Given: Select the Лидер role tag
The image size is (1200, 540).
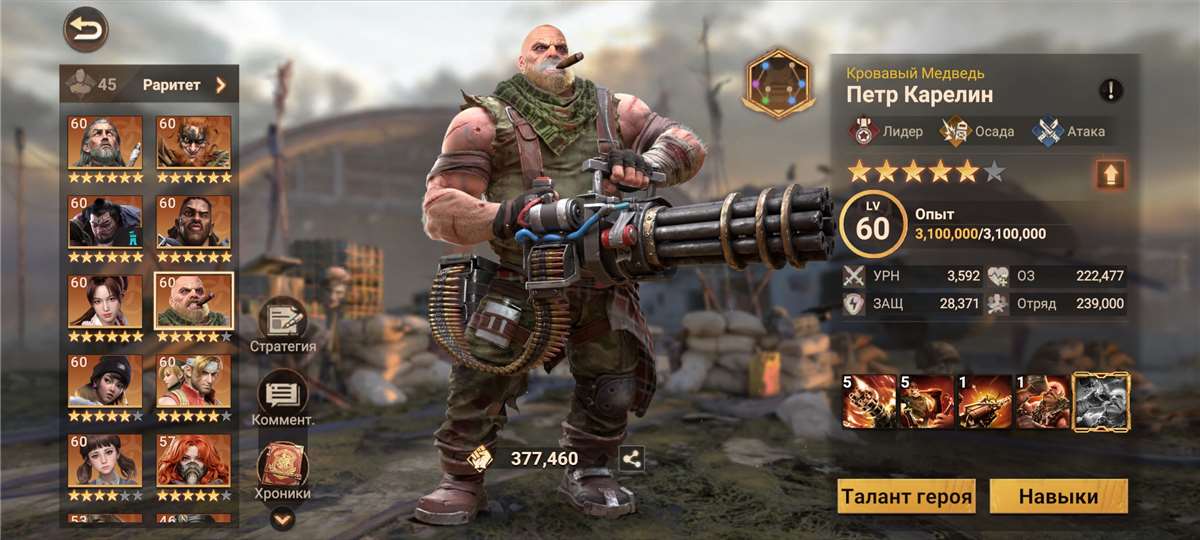Looking at the screenshot, I should pyautogui.click(x=886, y=131).
